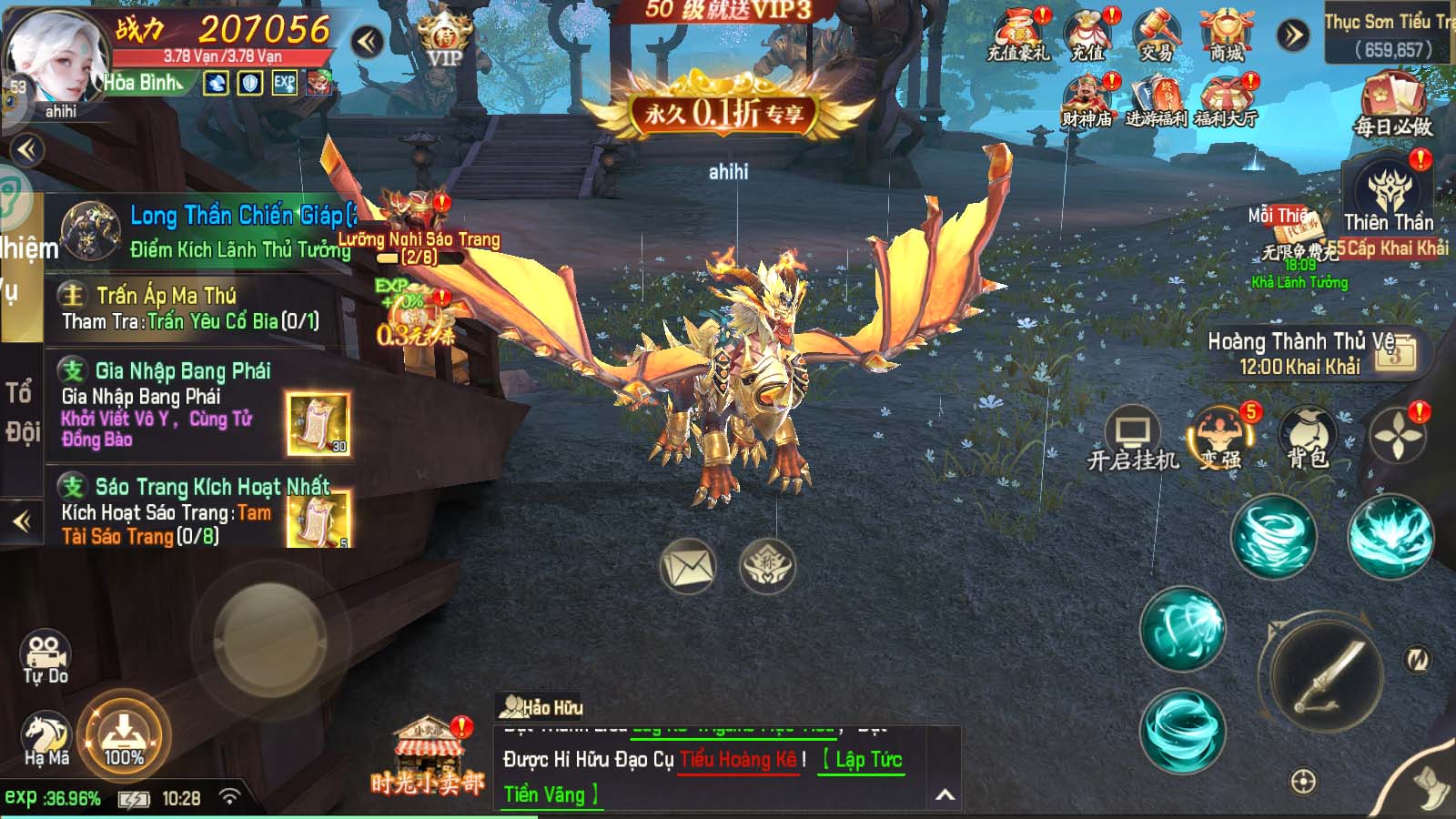Open the Hảo Hữu friends chat tab
This screenshot has width=1456, height=819.
(x=541, y=707)
